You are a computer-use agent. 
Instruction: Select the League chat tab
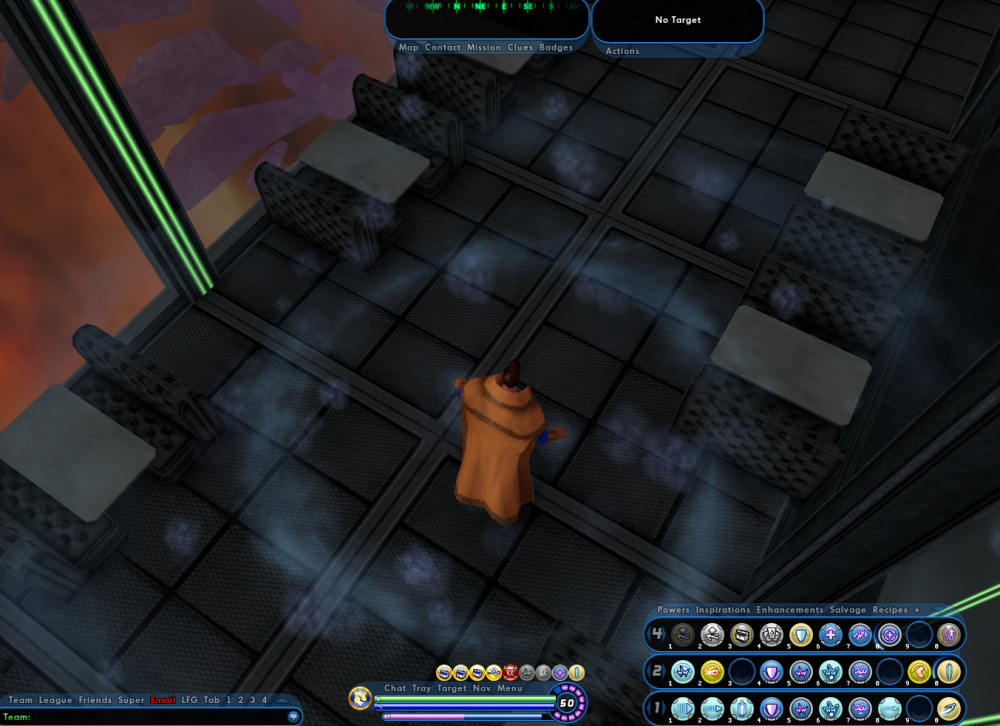click(56, 700)
